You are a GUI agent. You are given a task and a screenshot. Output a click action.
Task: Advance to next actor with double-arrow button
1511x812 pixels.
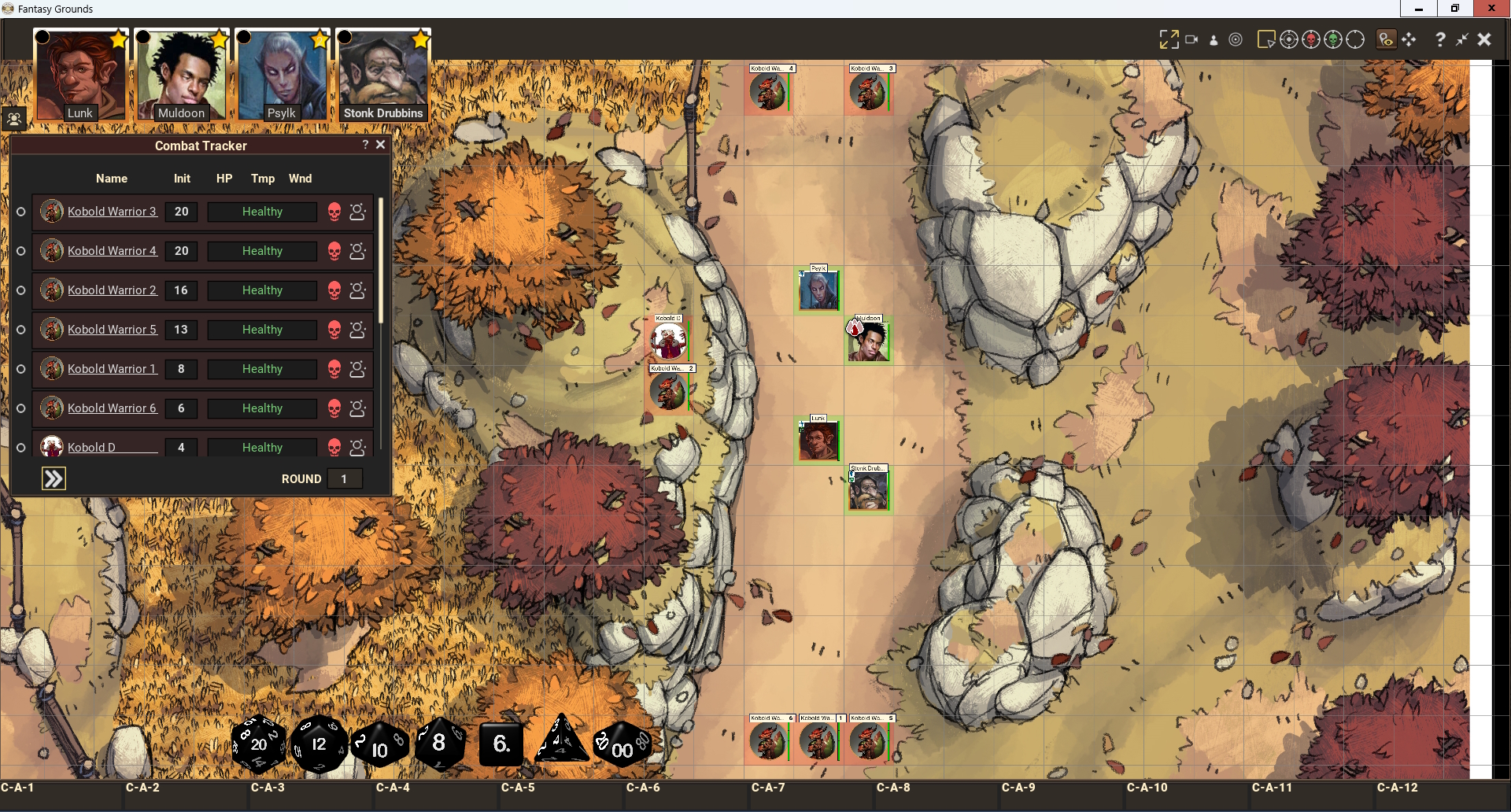[x=54, y=478]
